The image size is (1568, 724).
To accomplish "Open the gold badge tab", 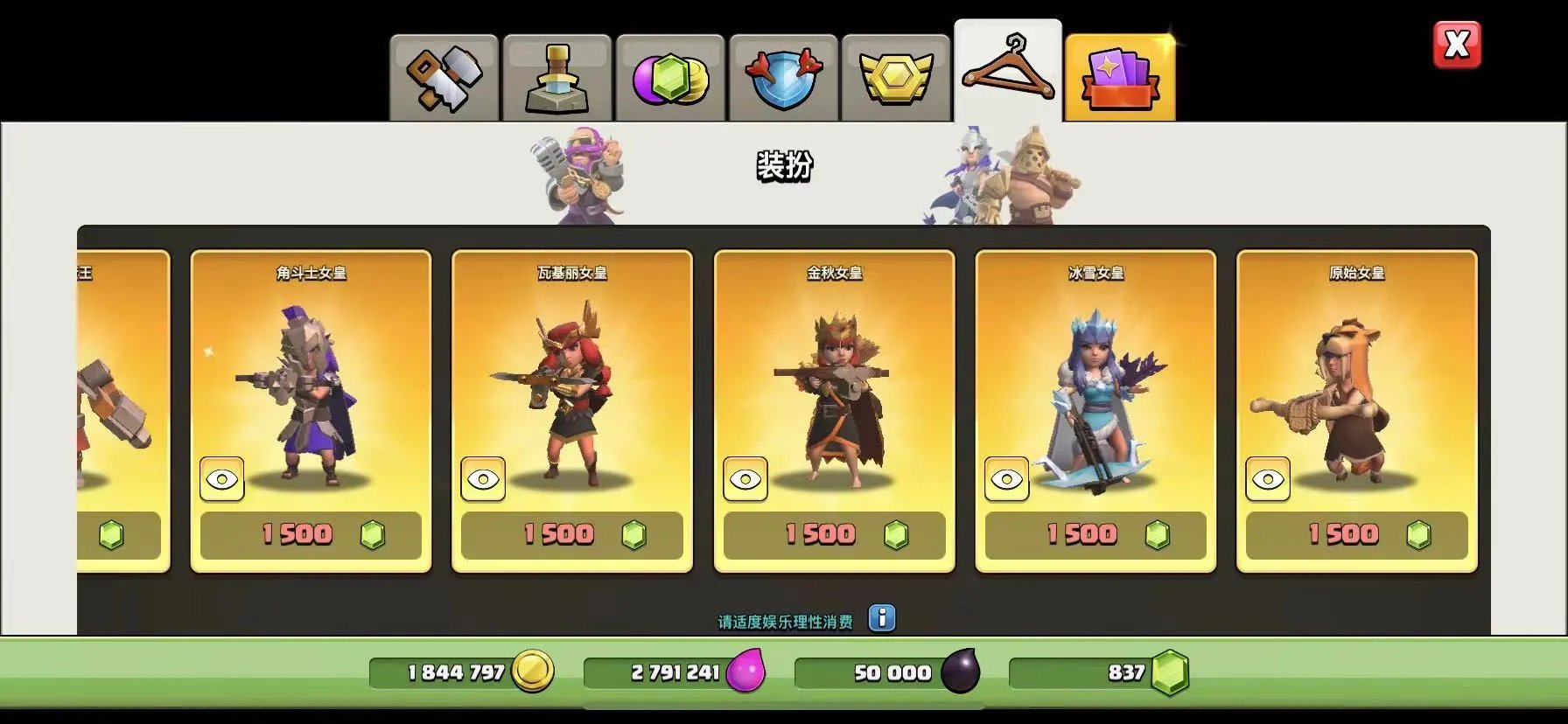I will tap(896, 79).
